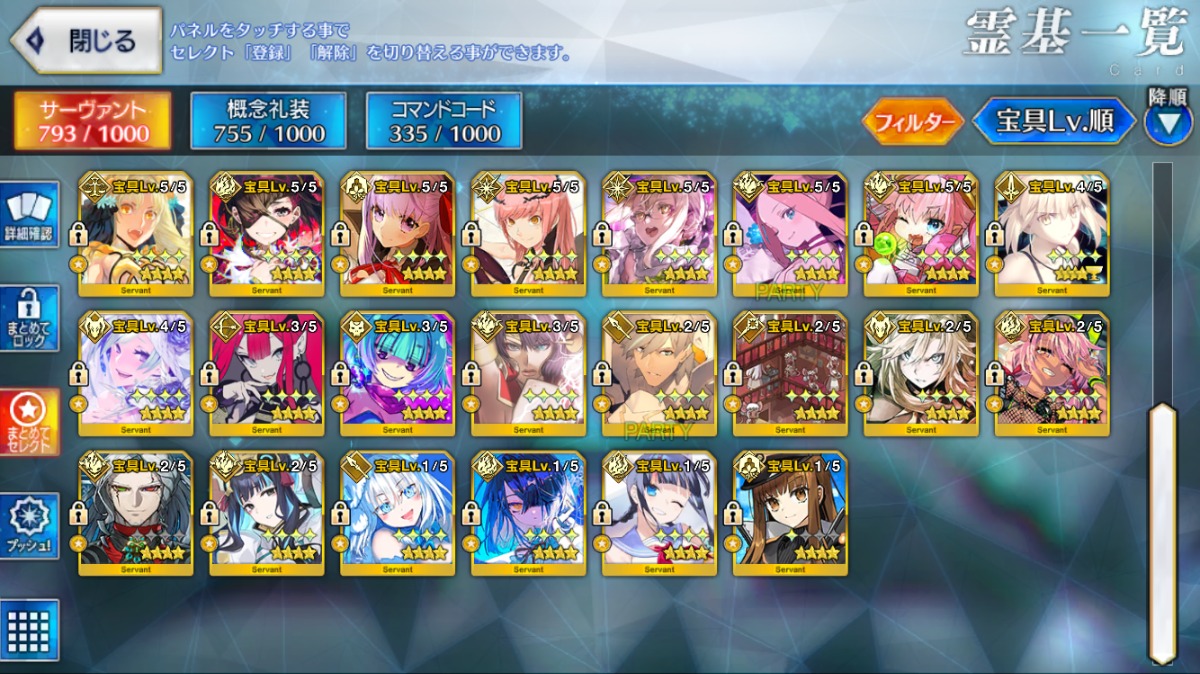Close the spirit origin list with 閉じる
Screen dimensions: 1200x674
coord(86,41)
